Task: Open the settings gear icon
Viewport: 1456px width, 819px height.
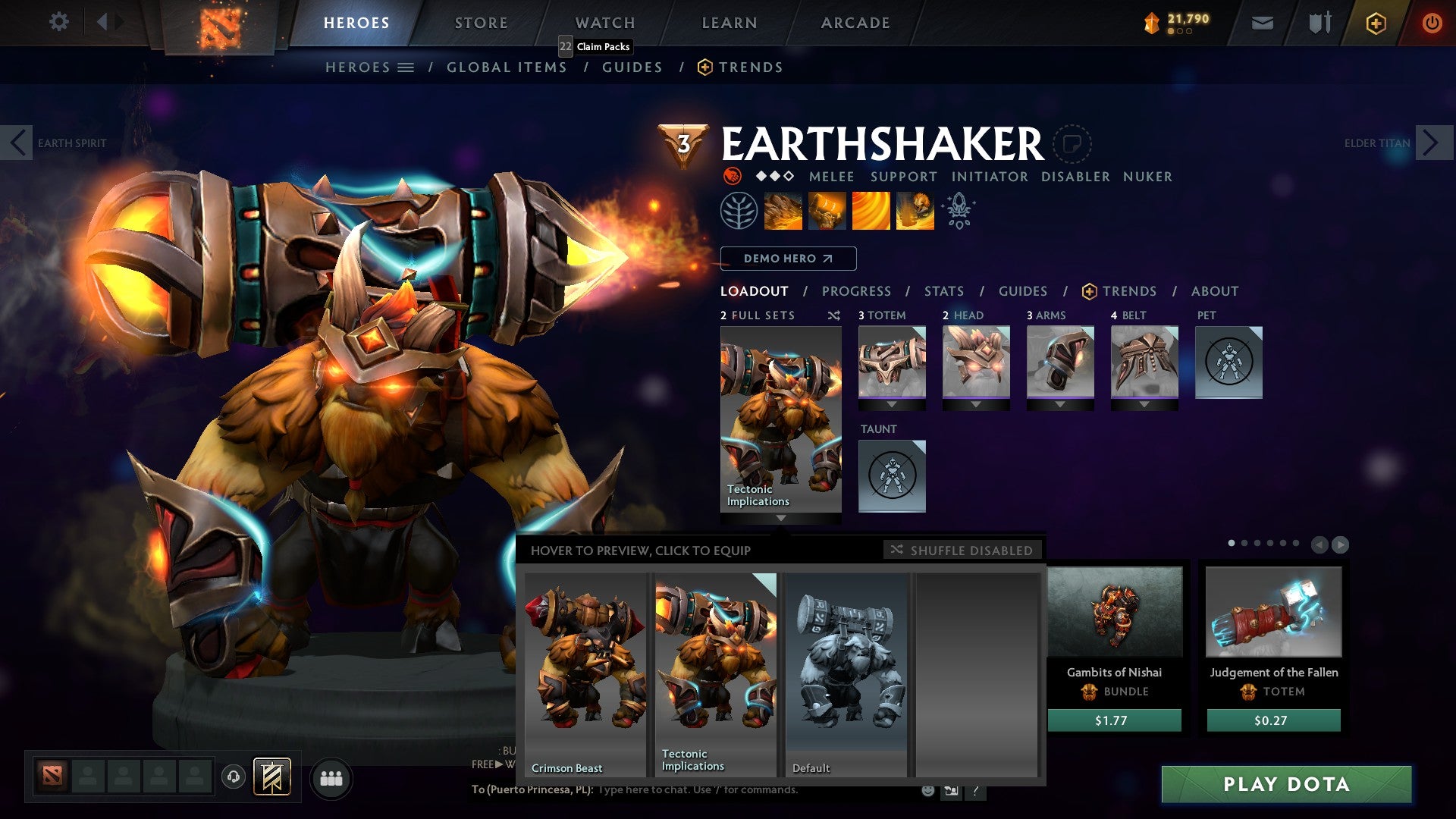Action: [58, 21]
